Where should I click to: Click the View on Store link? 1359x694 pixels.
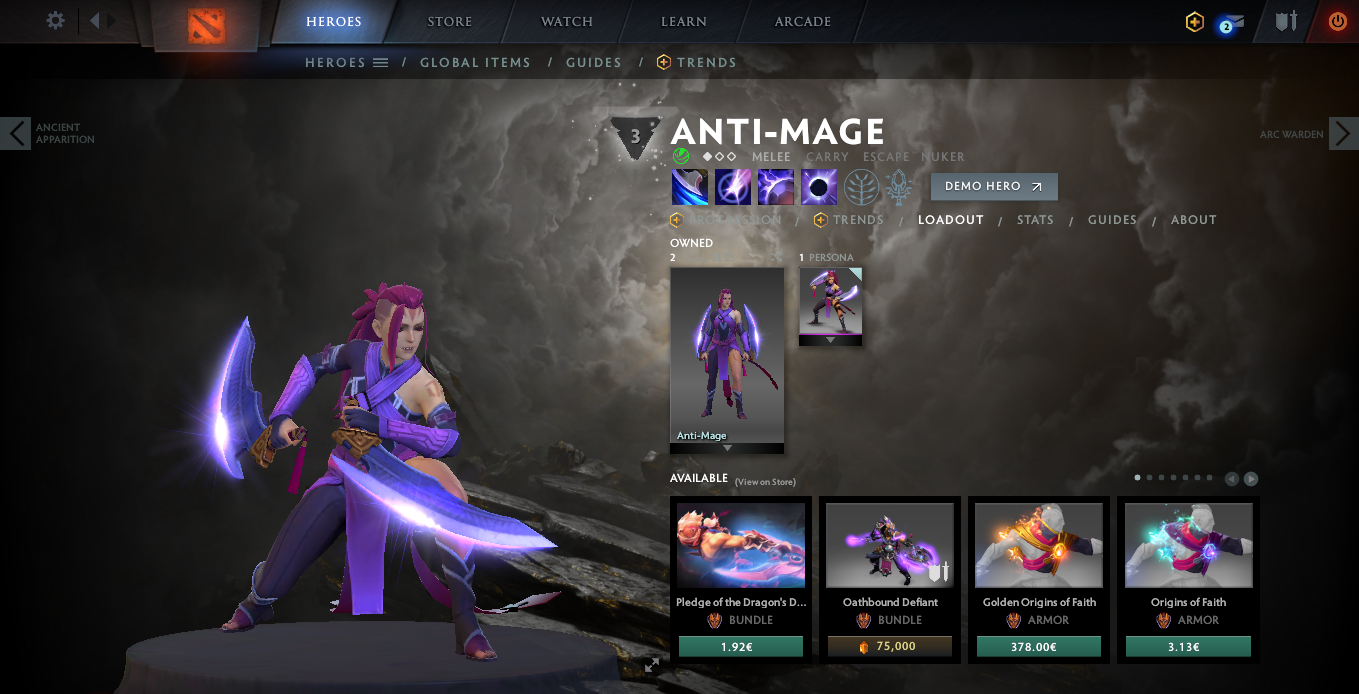pos(765,482)
